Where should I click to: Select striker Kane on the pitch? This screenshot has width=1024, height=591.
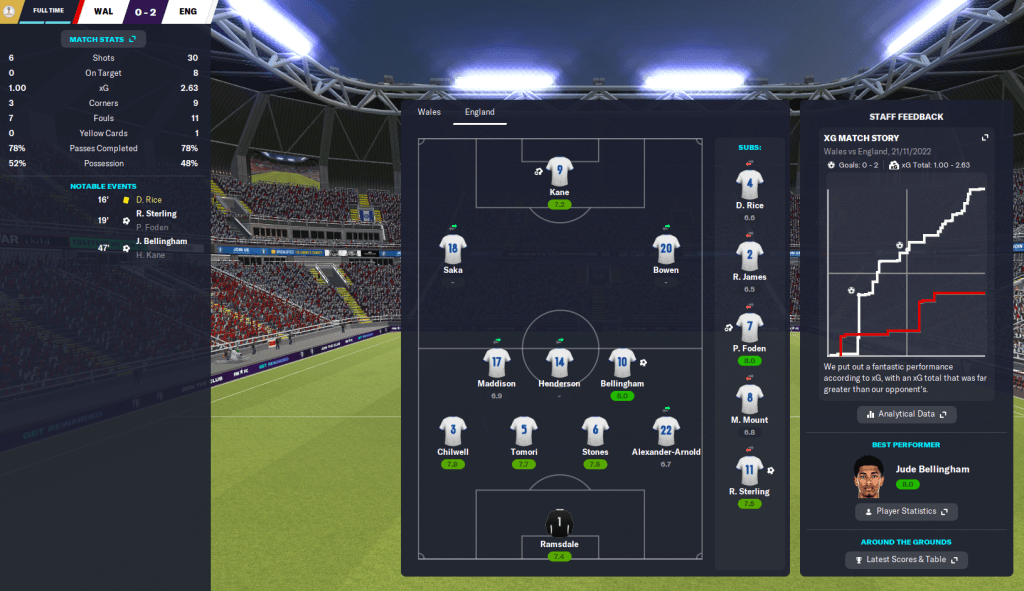(x=559, y=171)
